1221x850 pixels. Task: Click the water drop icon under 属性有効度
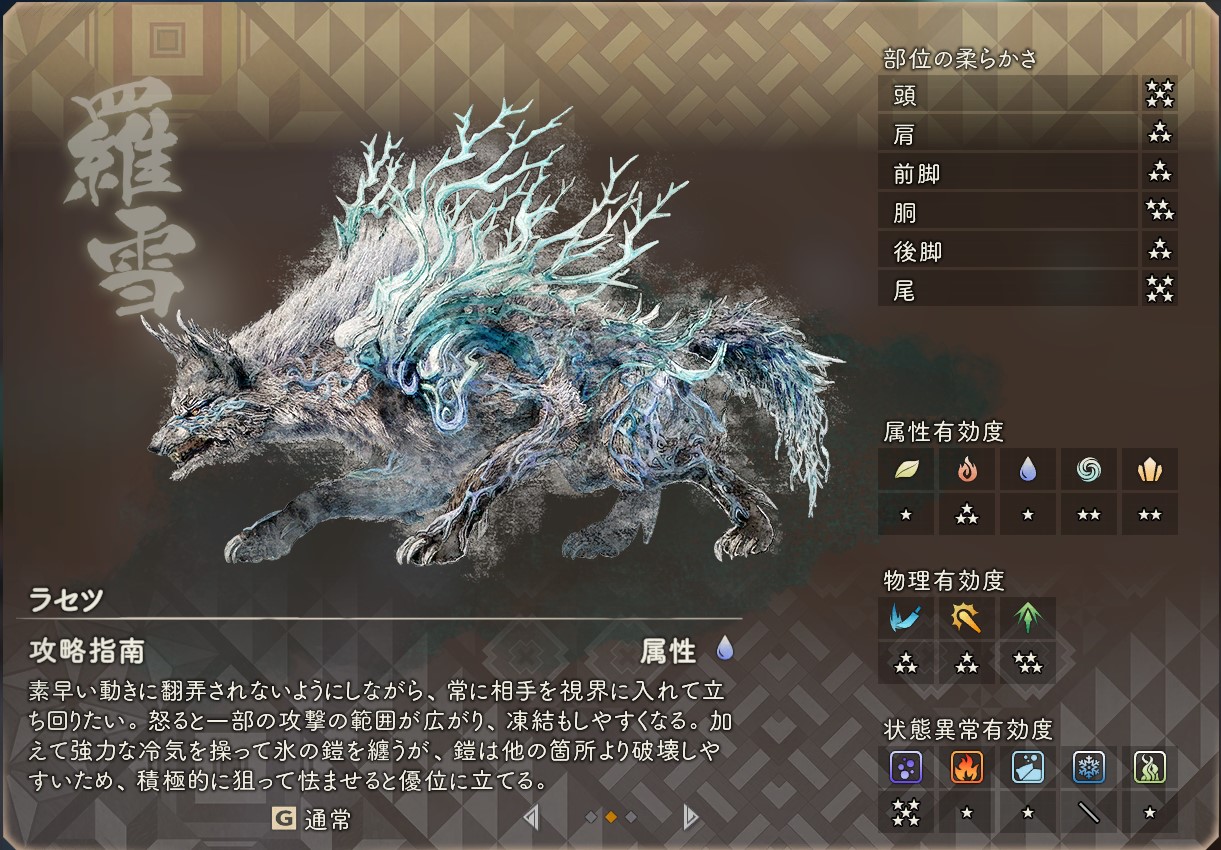coord(1028,469)
